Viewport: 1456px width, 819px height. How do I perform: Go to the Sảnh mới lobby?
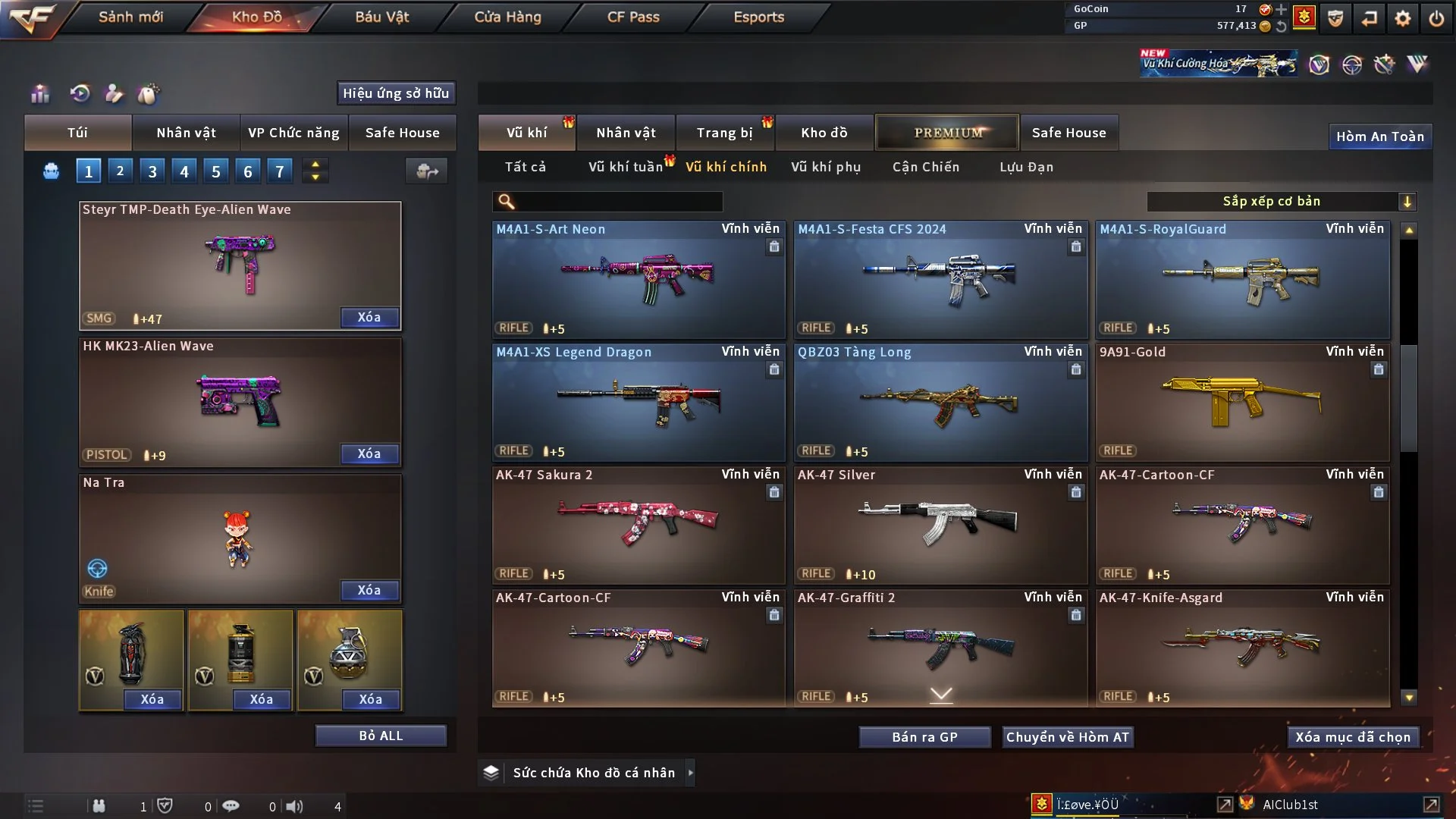(x=130, y=17)
